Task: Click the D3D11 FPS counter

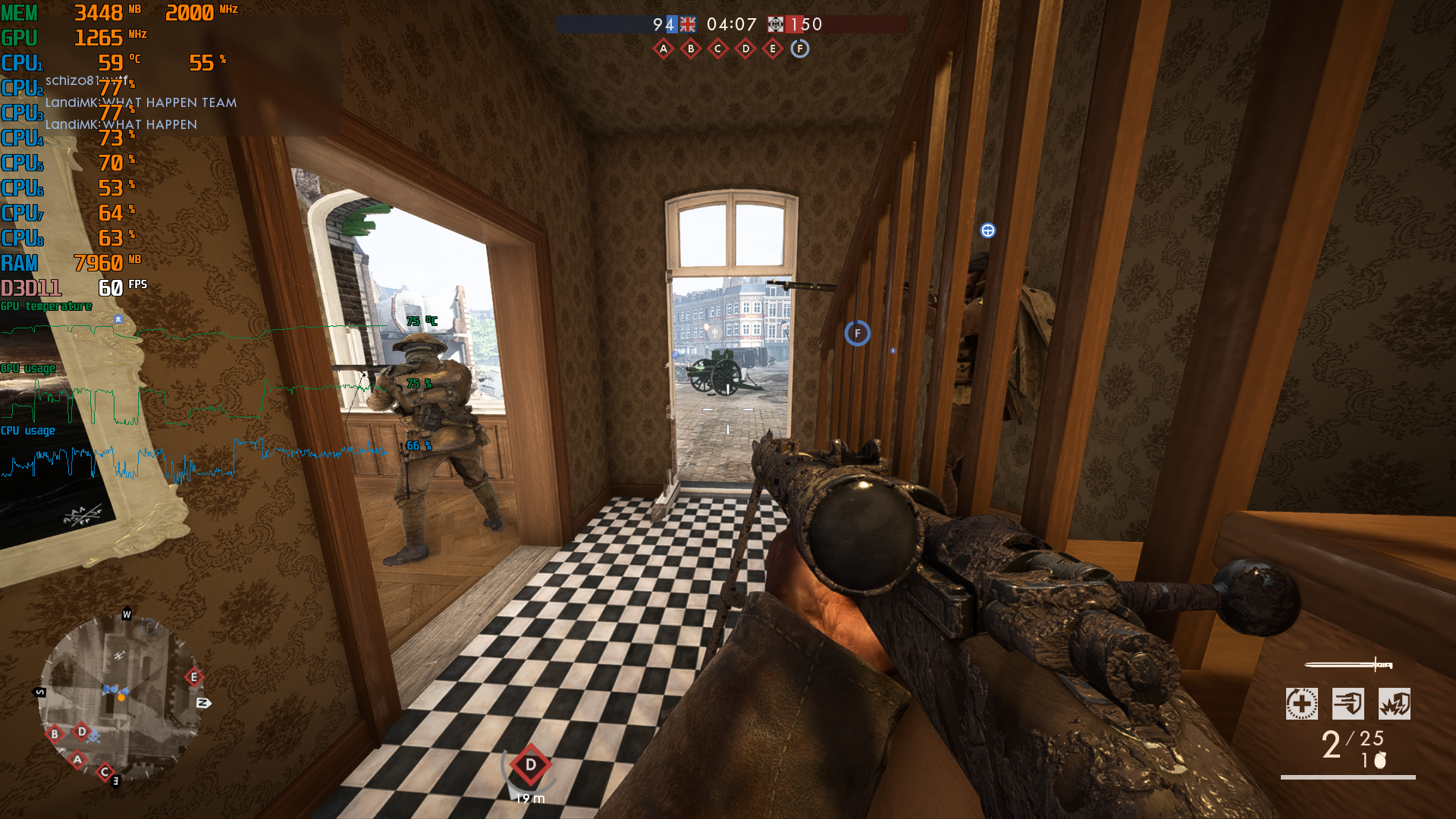Action: click(76, 288)
